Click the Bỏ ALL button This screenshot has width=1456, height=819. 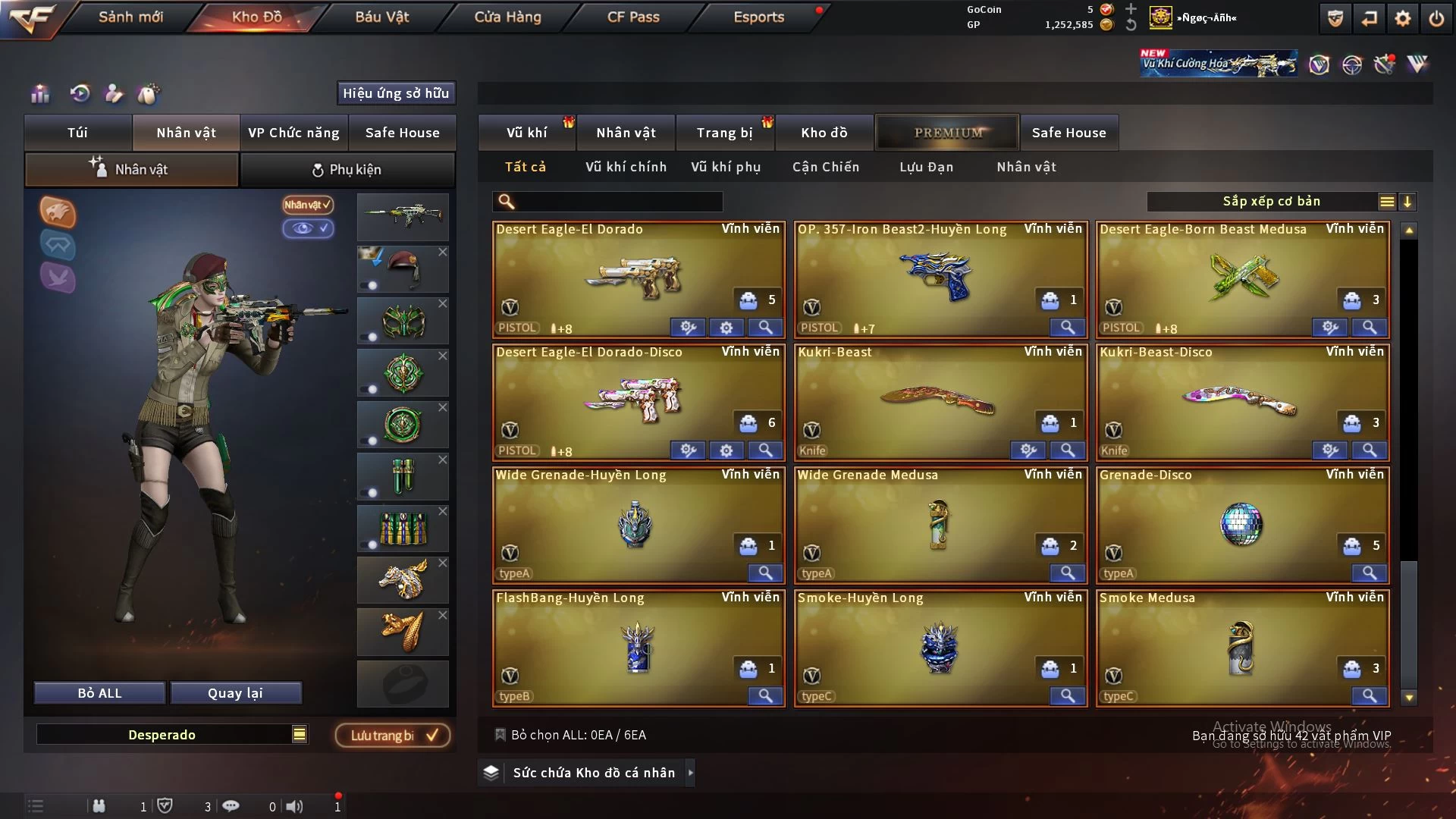point(99,693)
